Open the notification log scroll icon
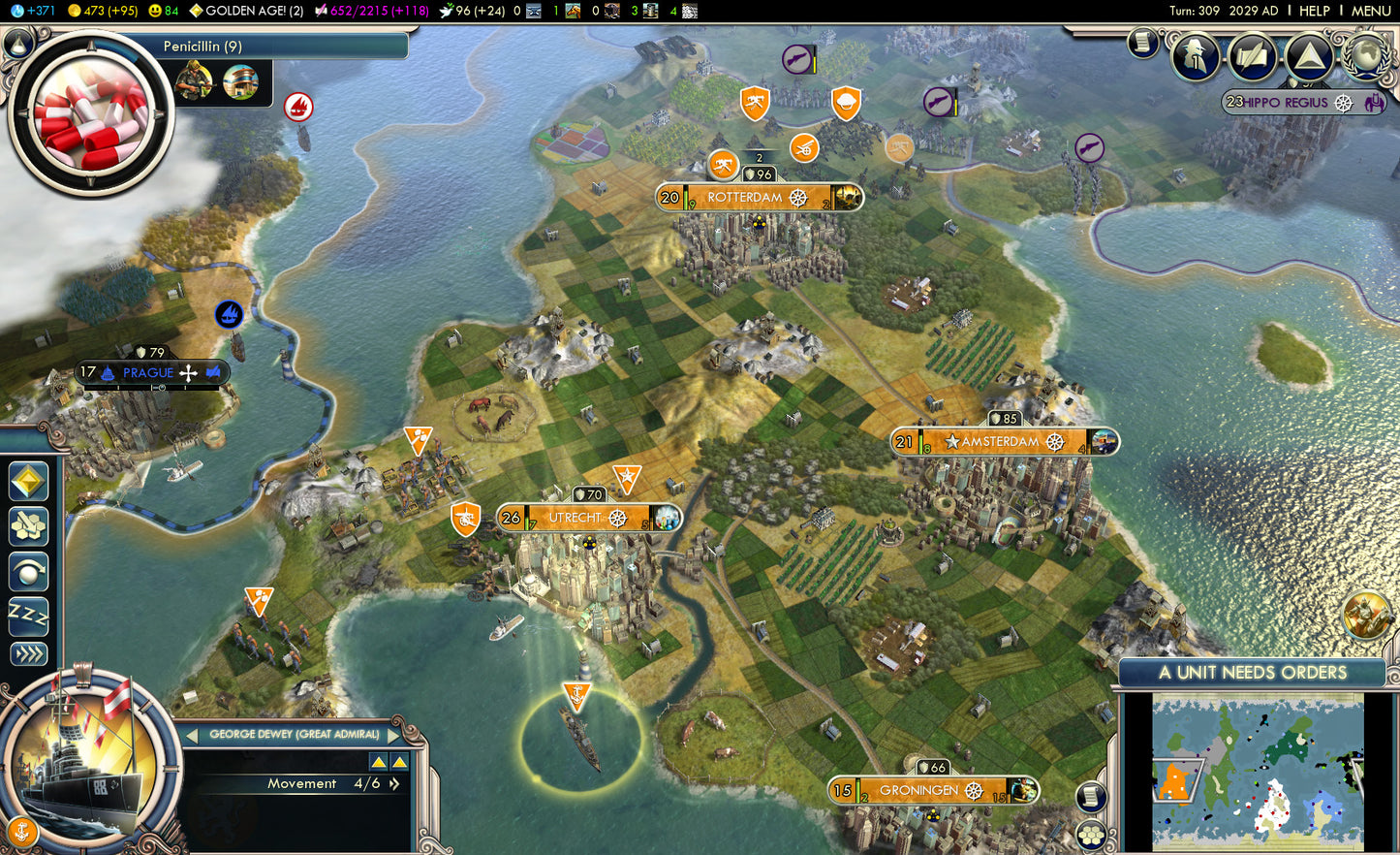Screen dimensions: 1400x855 1142,44
